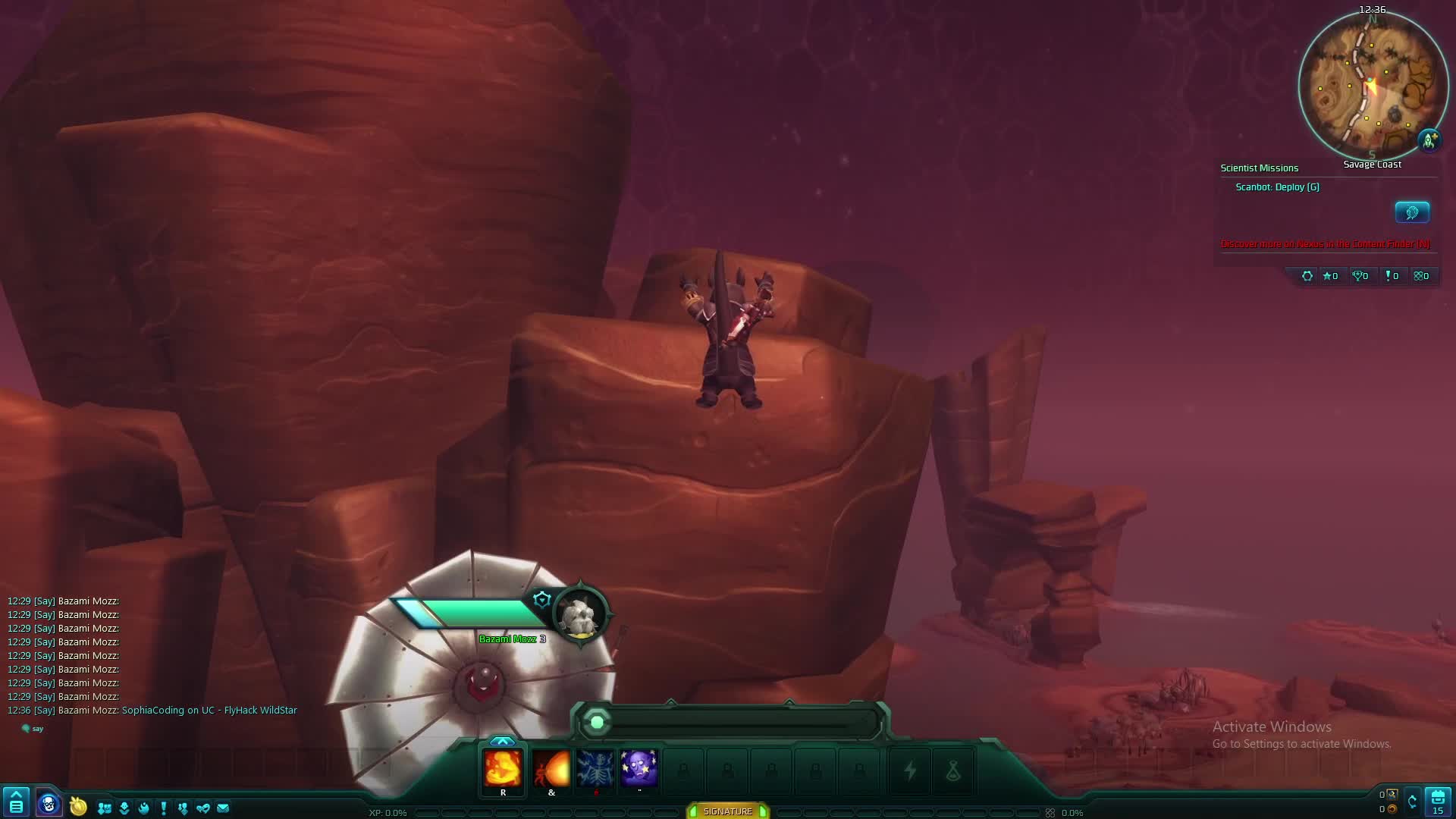The height and width of the screenshot is (819, 1456).
Task: Select Scanbot: Deploy mission entry
Action: (1277, 187)
